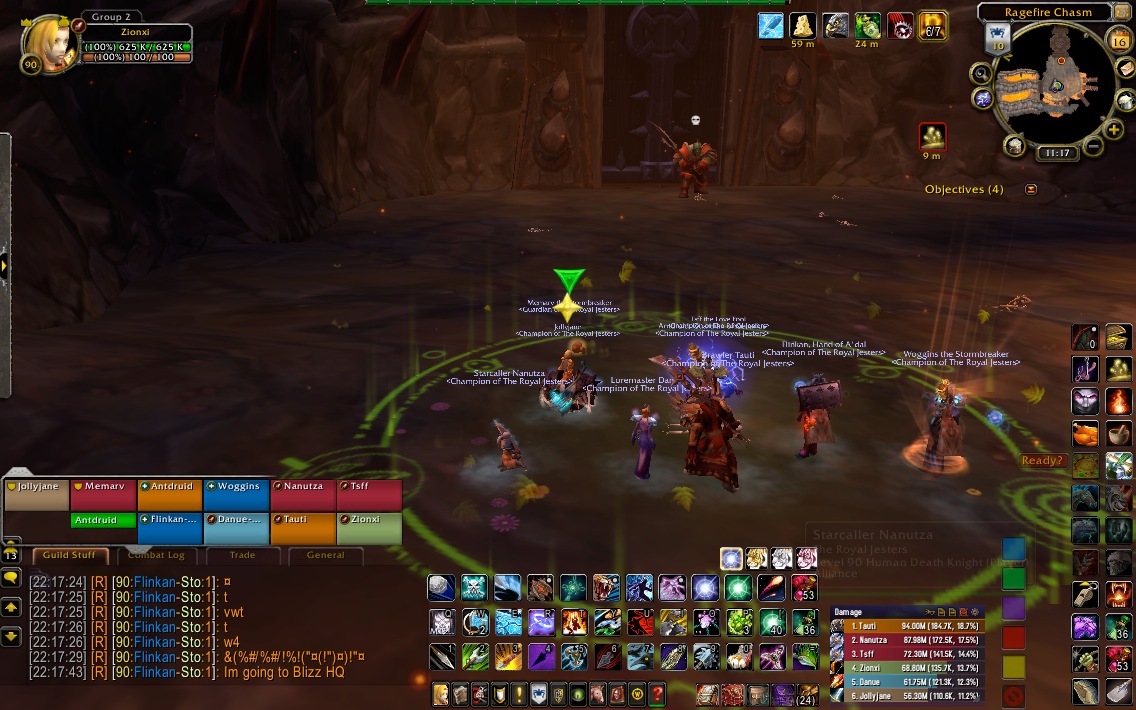Open the Trade chat tab

pos(242,555)
